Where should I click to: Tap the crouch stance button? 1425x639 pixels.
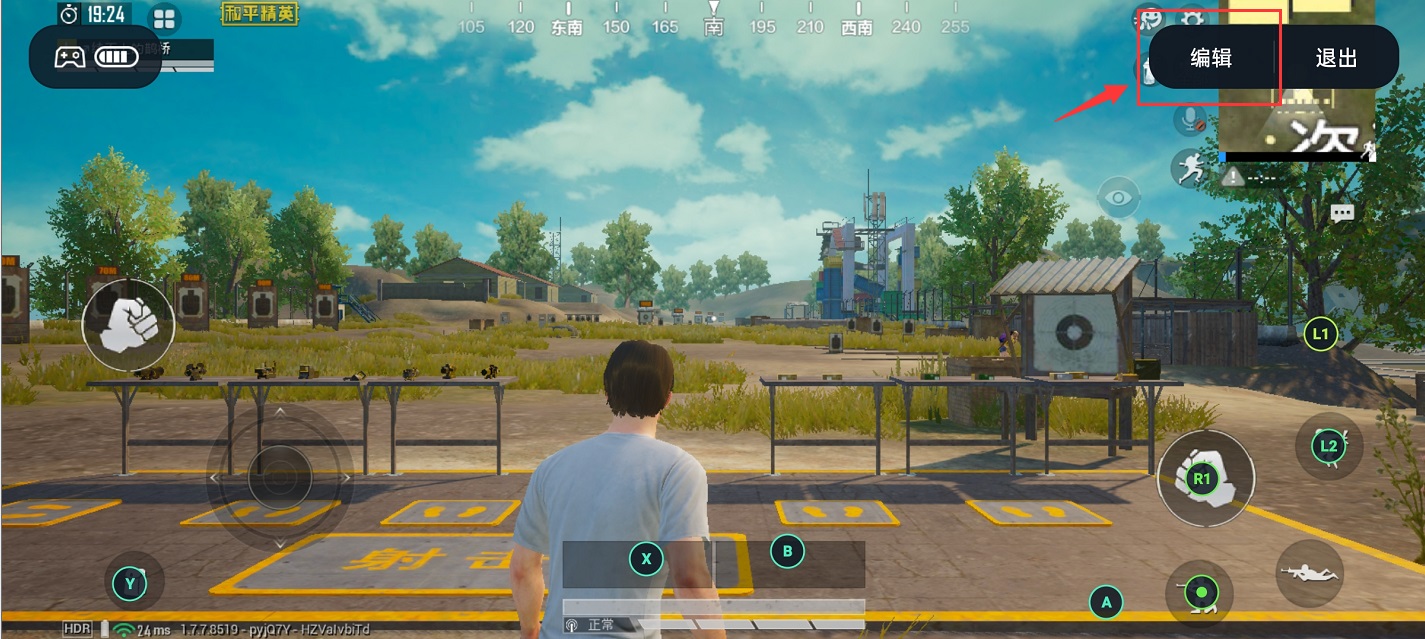point(1199,594)
